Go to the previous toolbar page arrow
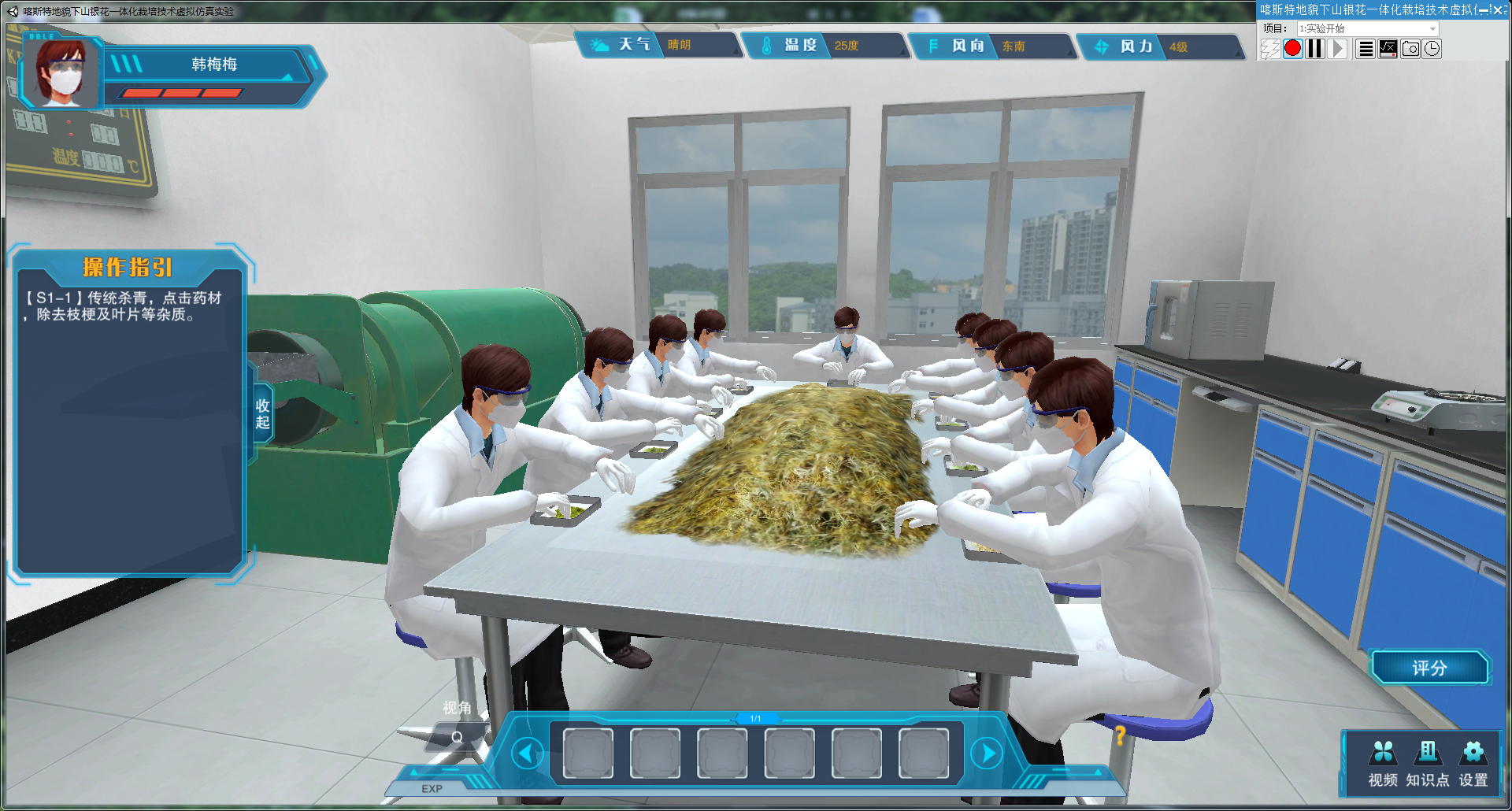This screenshot has height=811, width=1512. point(526,754)
